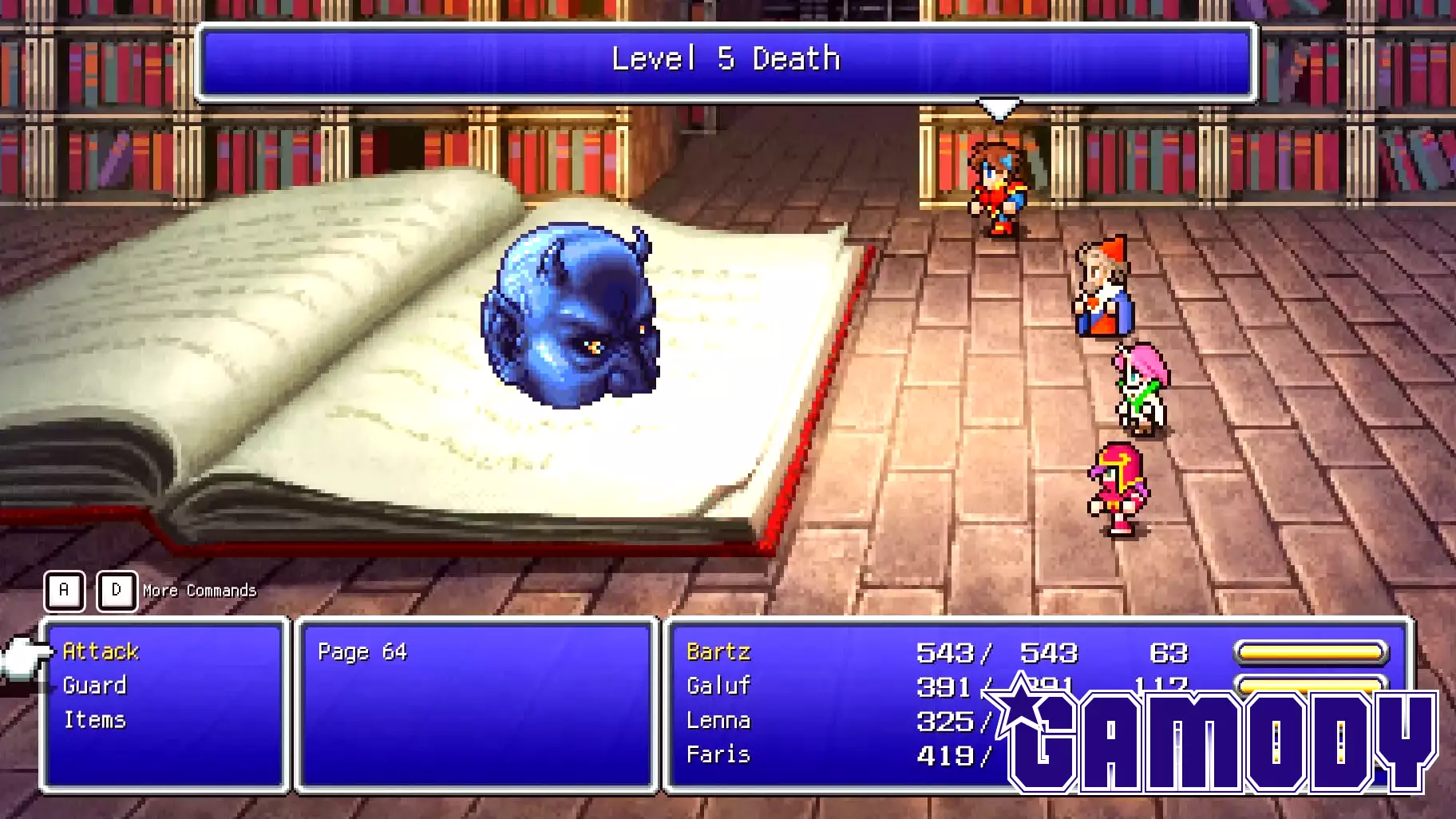Select the Attack command for Bartz
Image resolution: width=1456 pixels, height=819 pixels.
click(99, 651)
